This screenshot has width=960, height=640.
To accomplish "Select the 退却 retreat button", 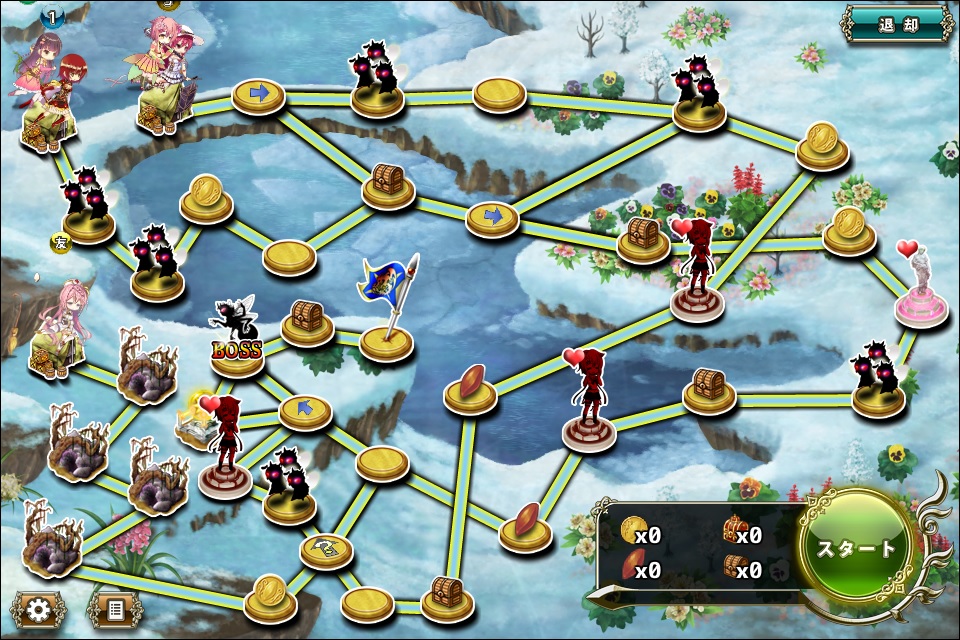I will point(897,24).
